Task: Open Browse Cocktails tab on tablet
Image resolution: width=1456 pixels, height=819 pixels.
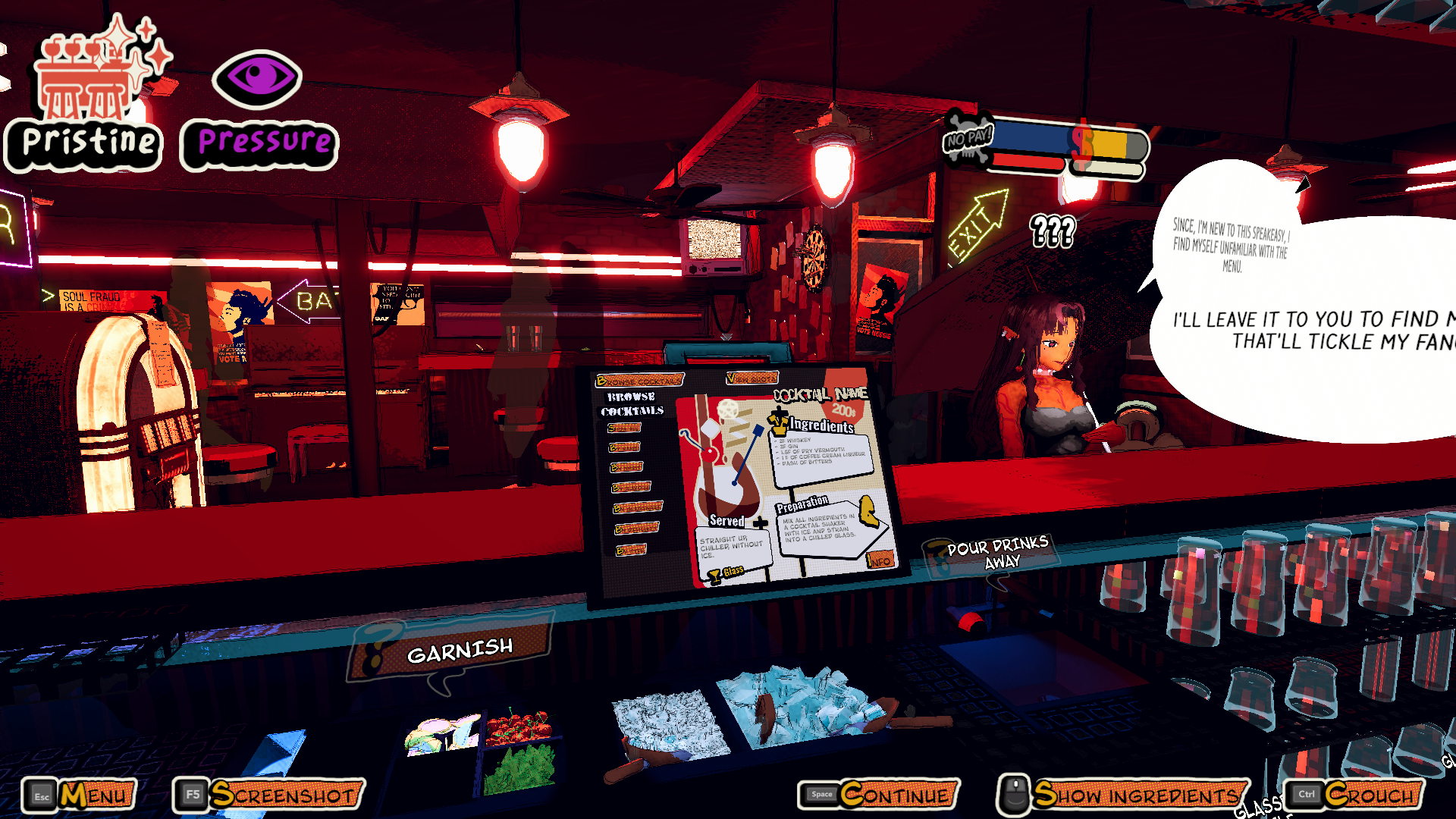Action: click(x=639, y=380)
